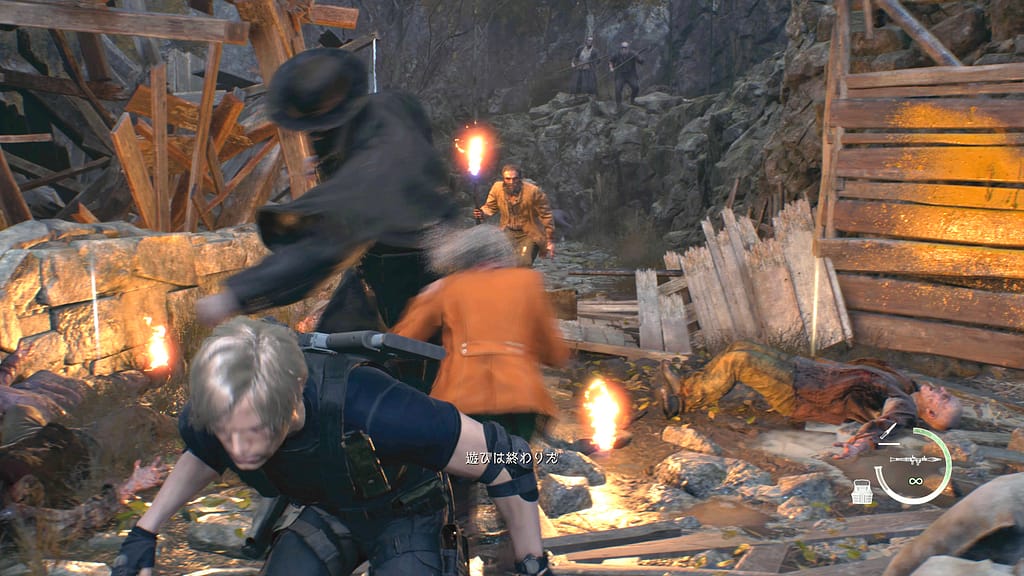
Task: Click the knife icon on the HUD
Action: click(887, 432)
